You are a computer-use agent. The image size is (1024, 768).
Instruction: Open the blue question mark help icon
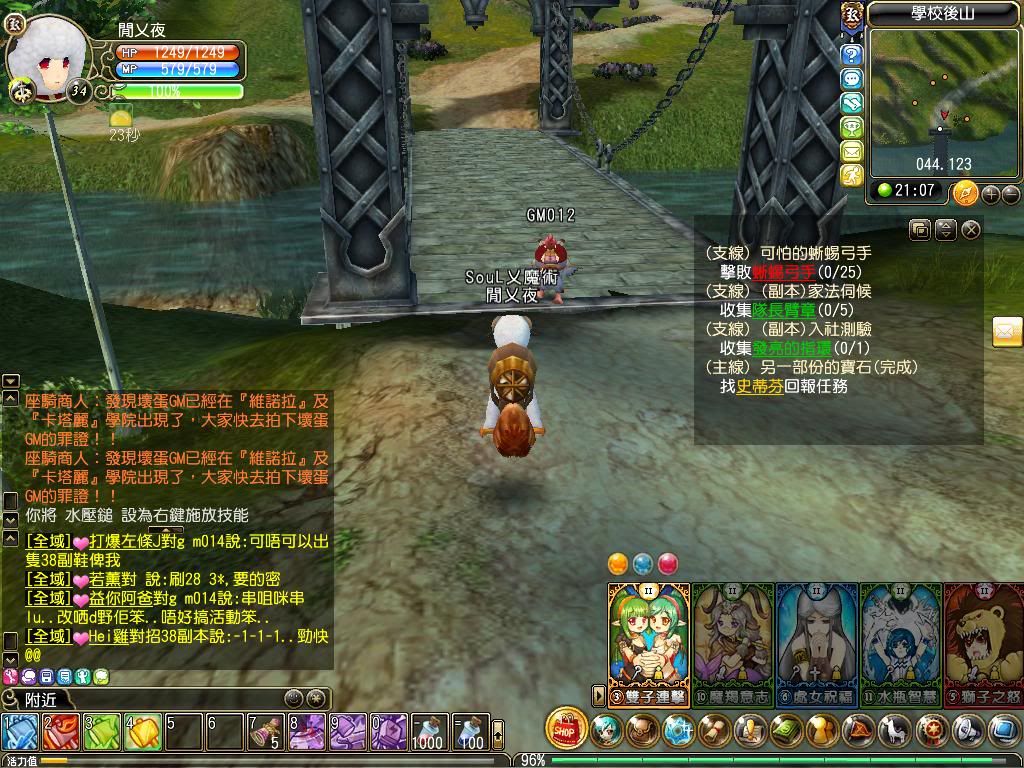click(852, 54)
